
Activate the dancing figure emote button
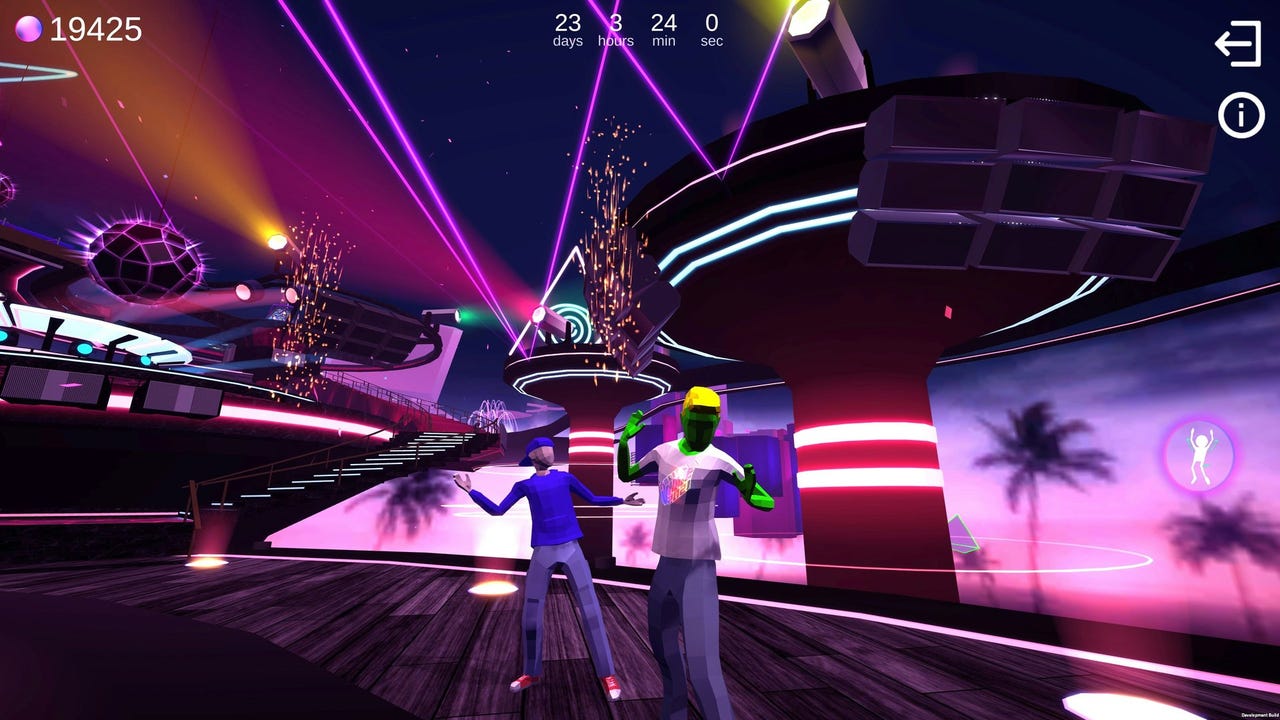click(1199, 456)
